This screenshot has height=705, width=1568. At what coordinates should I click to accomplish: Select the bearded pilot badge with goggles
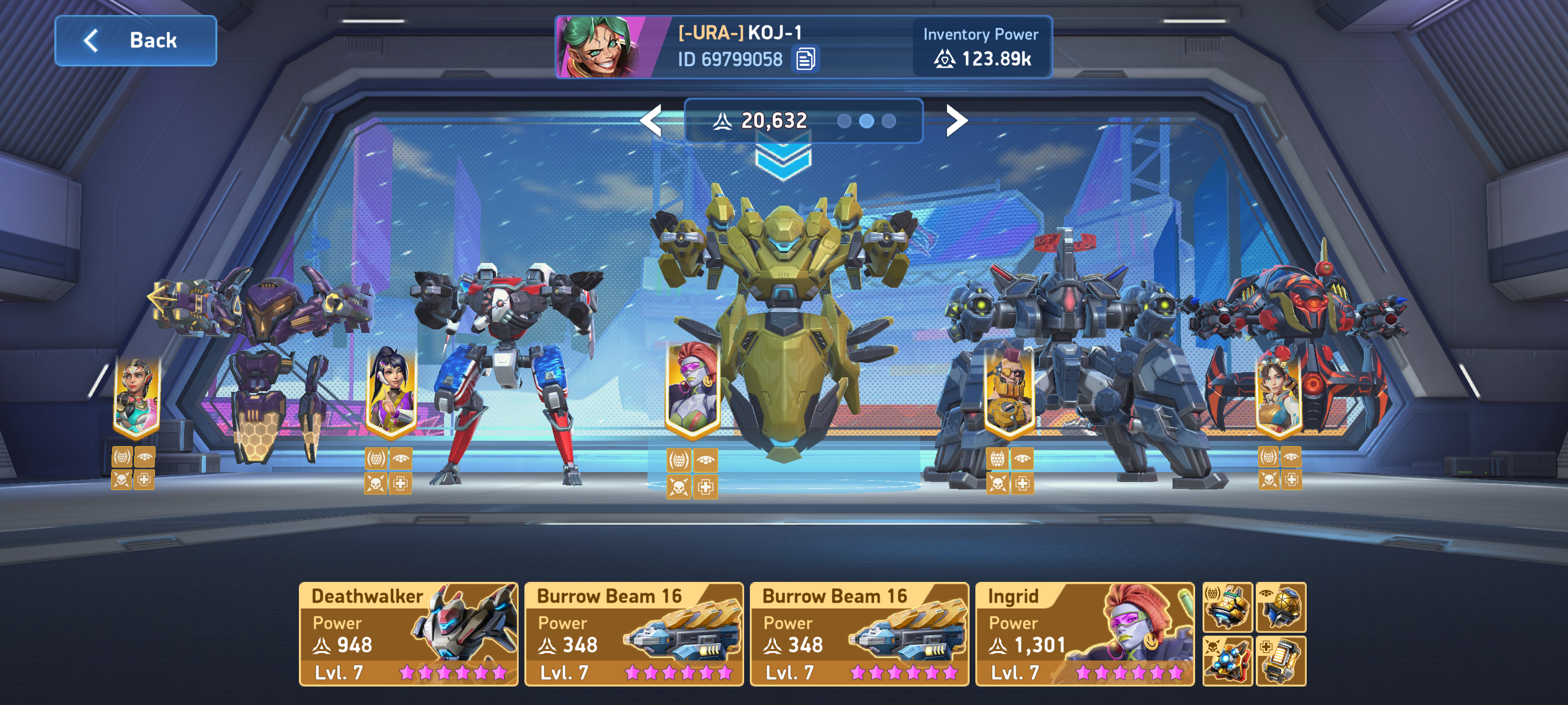1008,390
